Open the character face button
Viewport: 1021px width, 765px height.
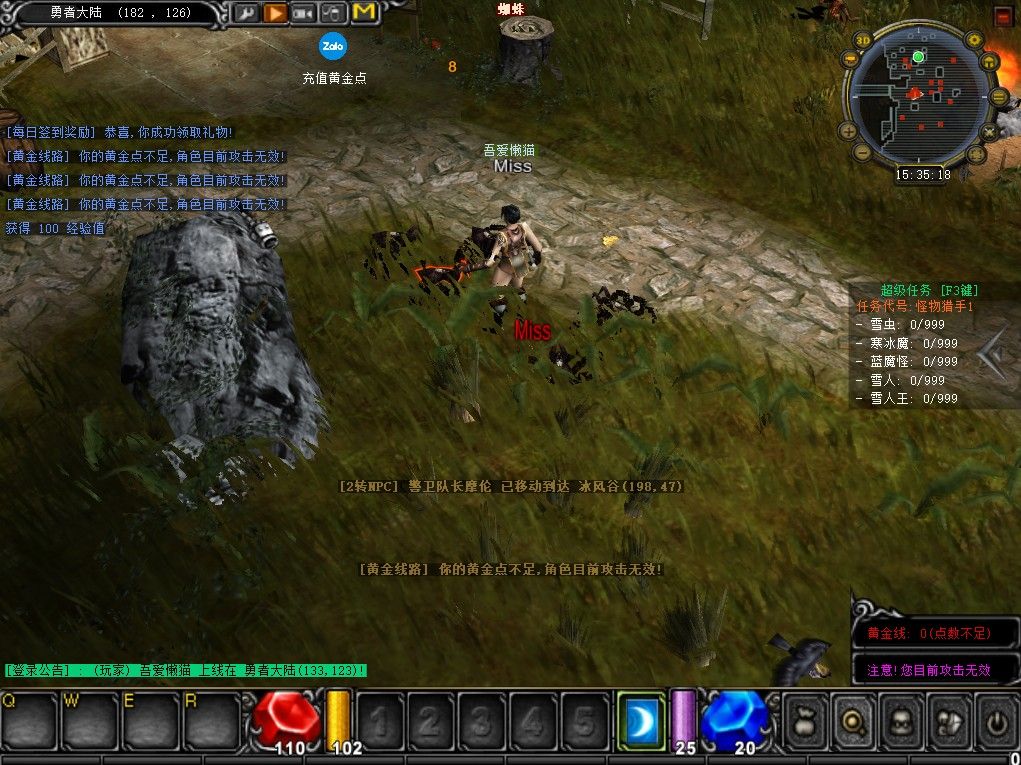[x=901, y=718]
